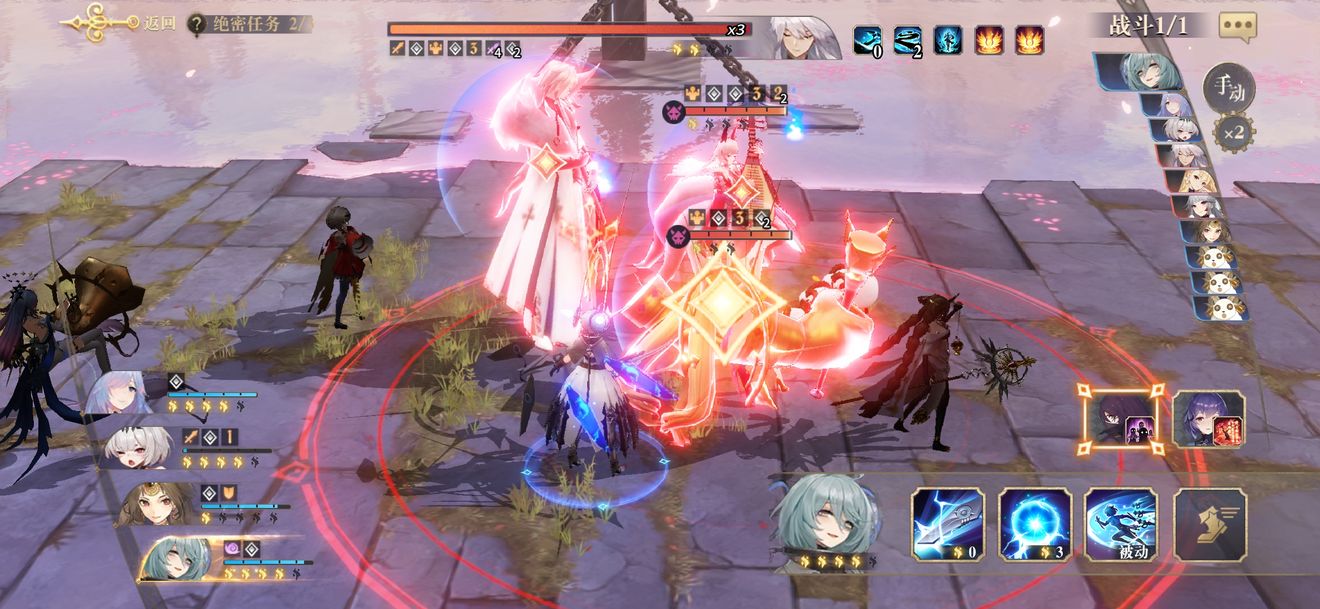Select the purple-haired support character card

[1209, 419]
